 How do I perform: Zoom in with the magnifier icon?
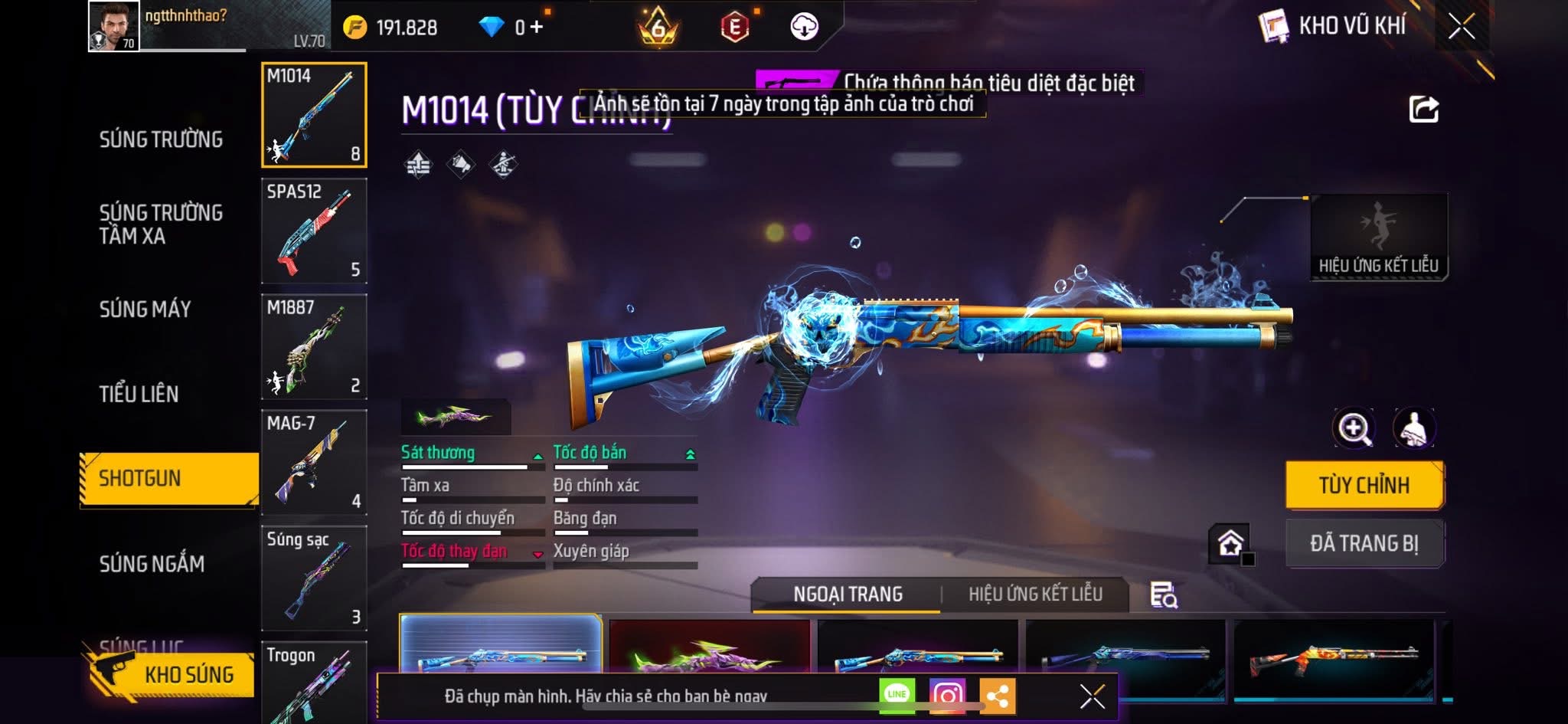coord(1354,428)
